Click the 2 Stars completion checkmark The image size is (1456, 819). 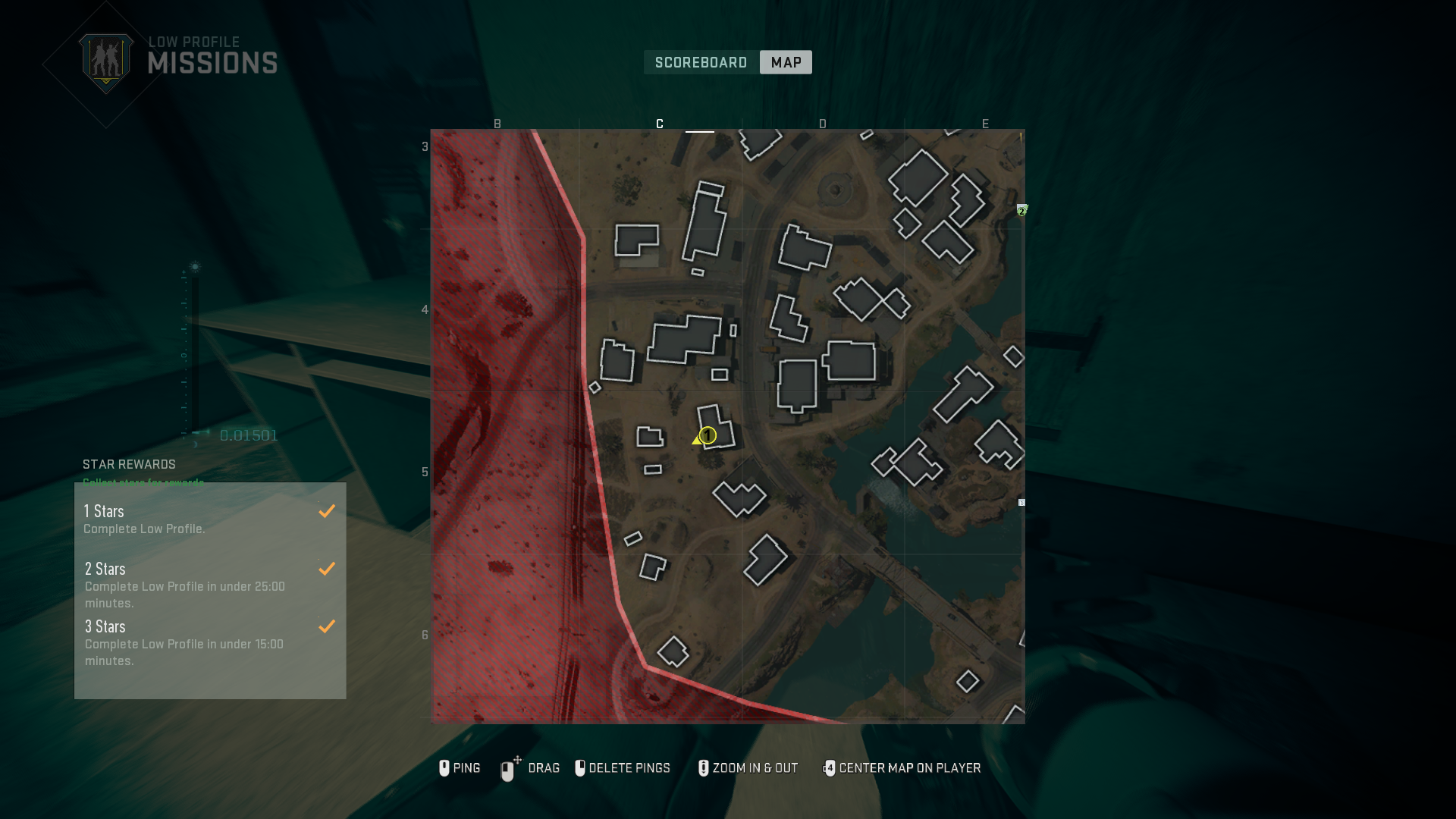point(327,568)
